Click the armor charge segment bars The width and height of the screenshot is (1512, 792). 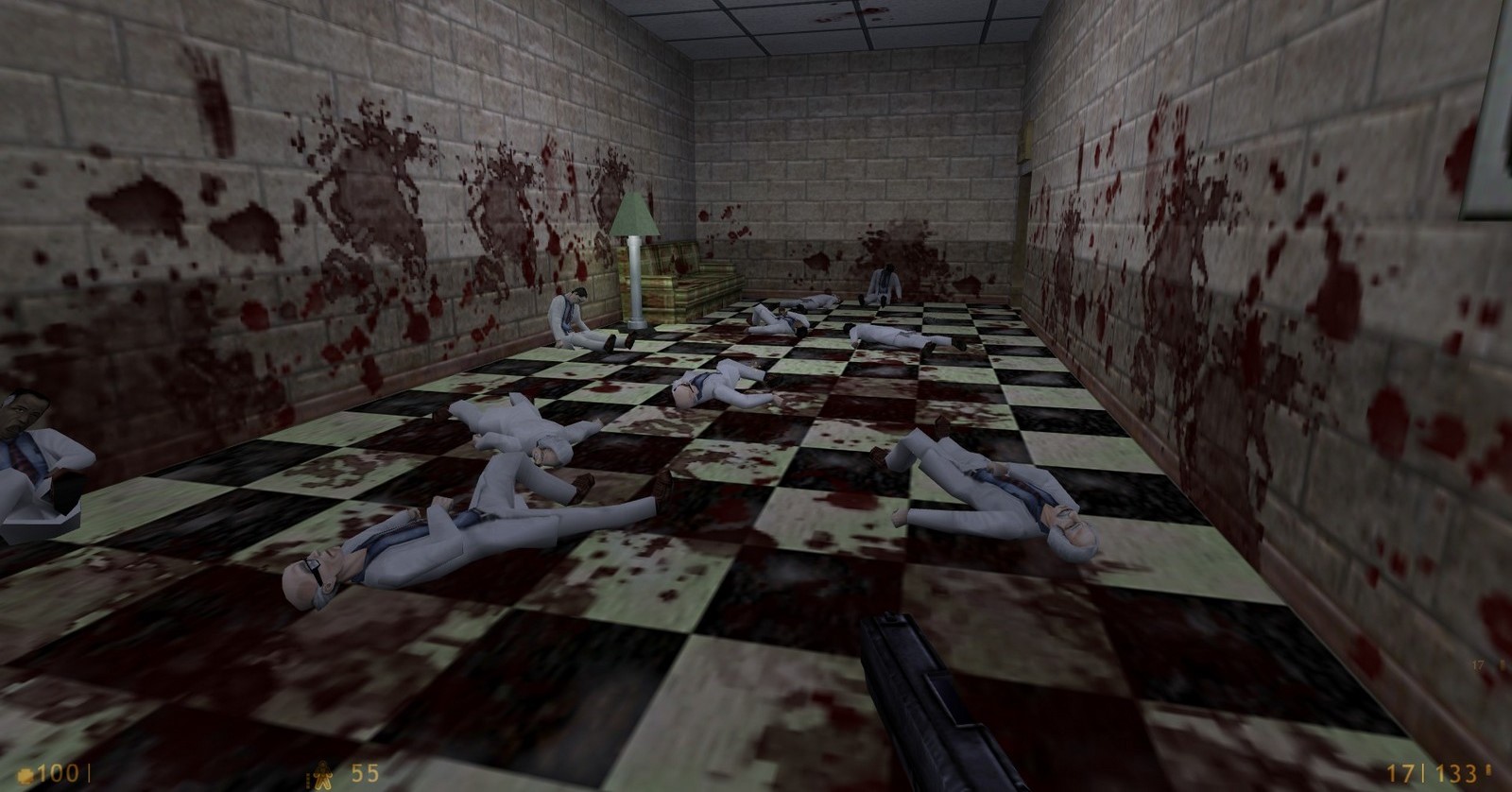point(311,781)
